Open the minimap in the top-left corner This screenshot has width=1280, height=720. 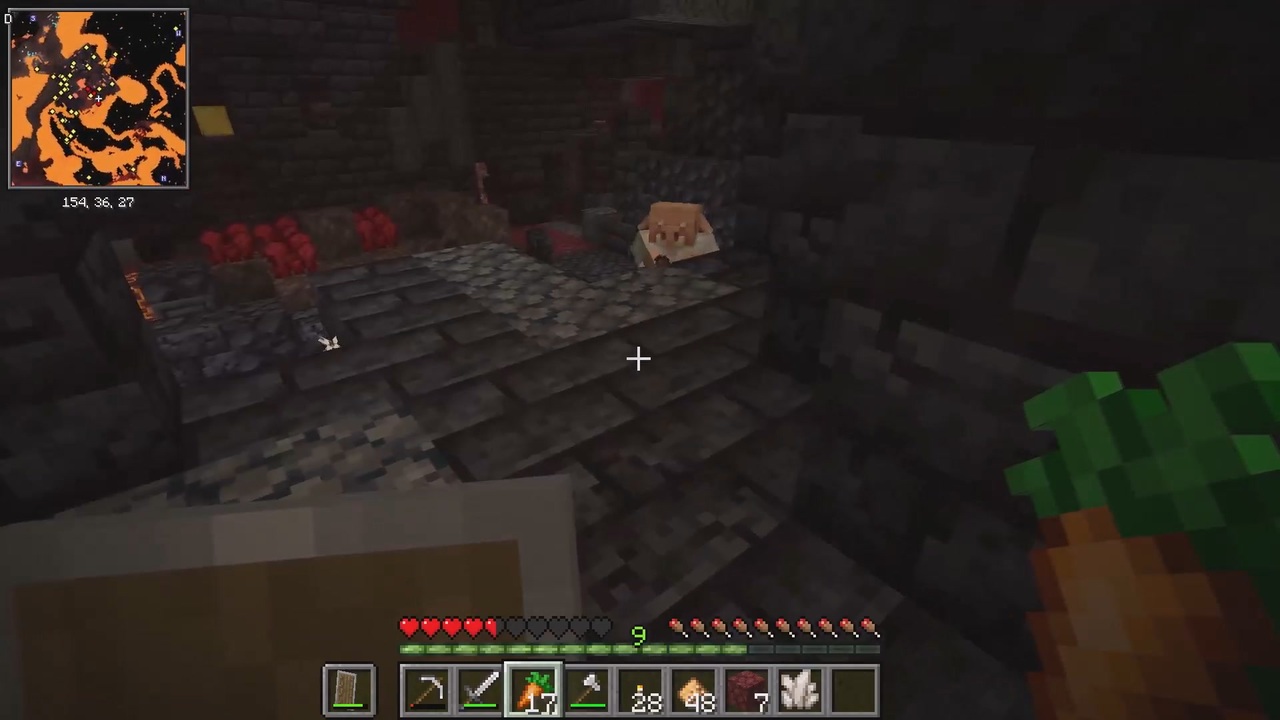tap(98, 97)
